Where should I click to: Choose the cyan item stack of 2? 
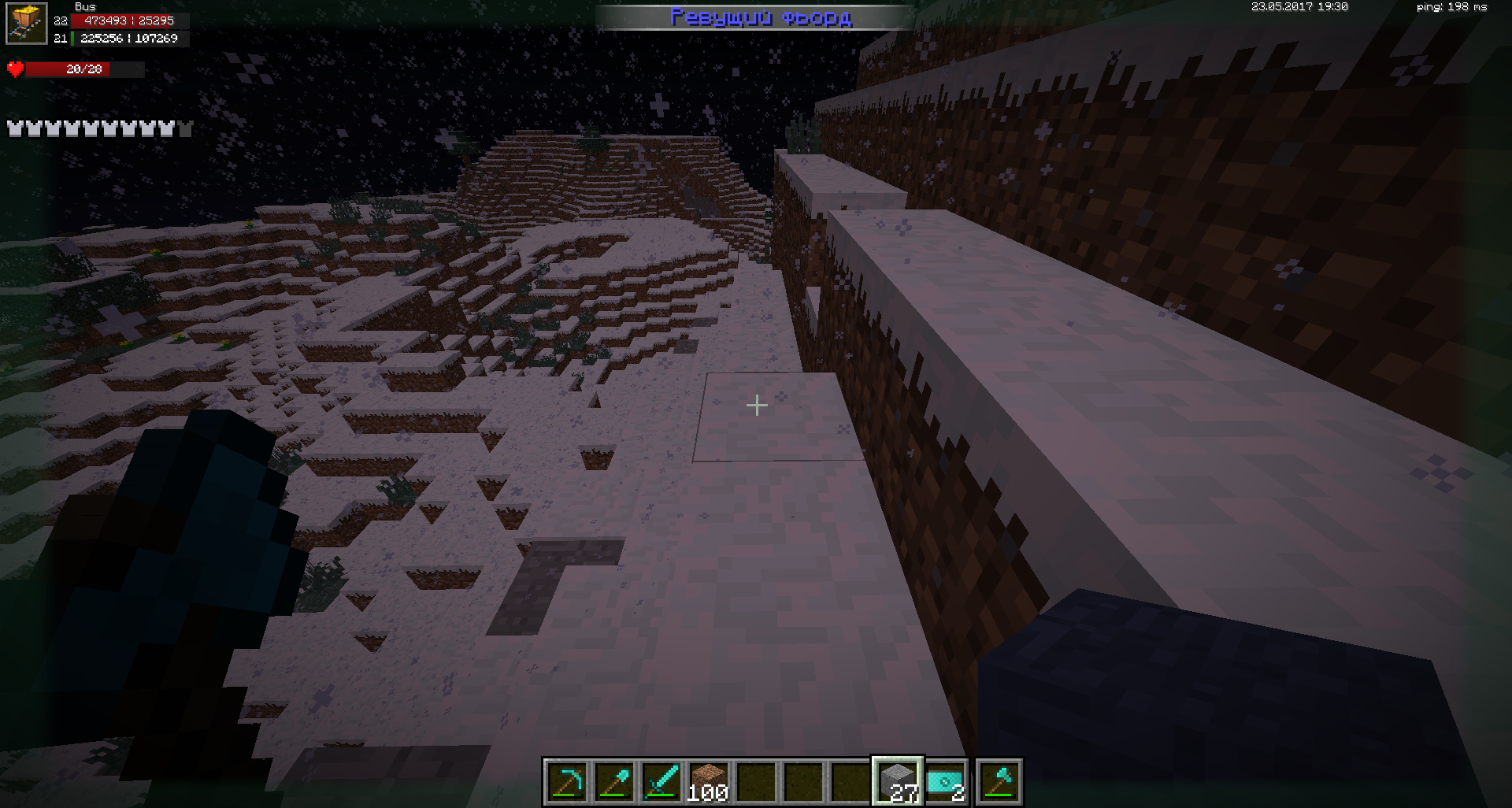pos(945,782)
